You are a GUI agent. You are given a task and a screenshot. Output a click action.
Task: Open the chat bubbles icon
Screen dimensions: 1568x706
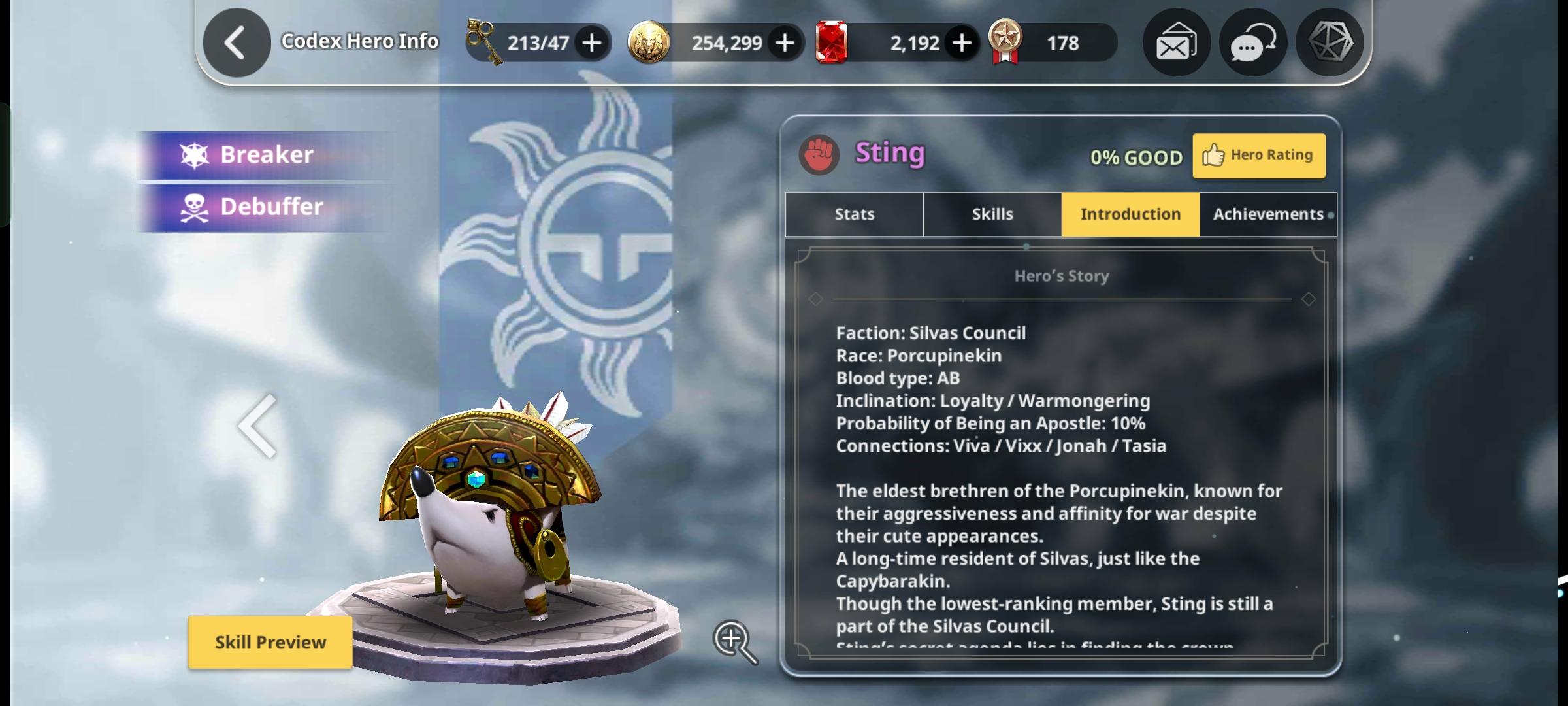[1252, 43]
